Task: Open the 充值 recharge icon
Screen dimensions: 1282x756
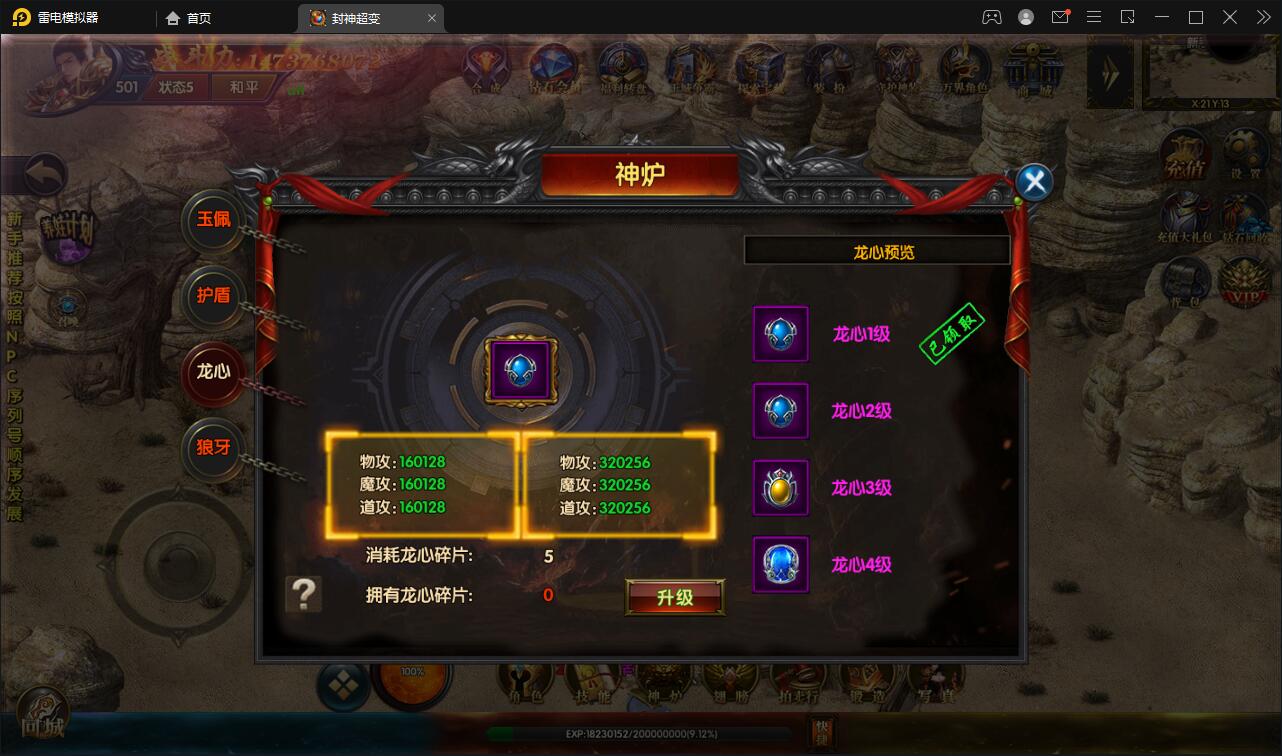Action: coord(1185,158)
